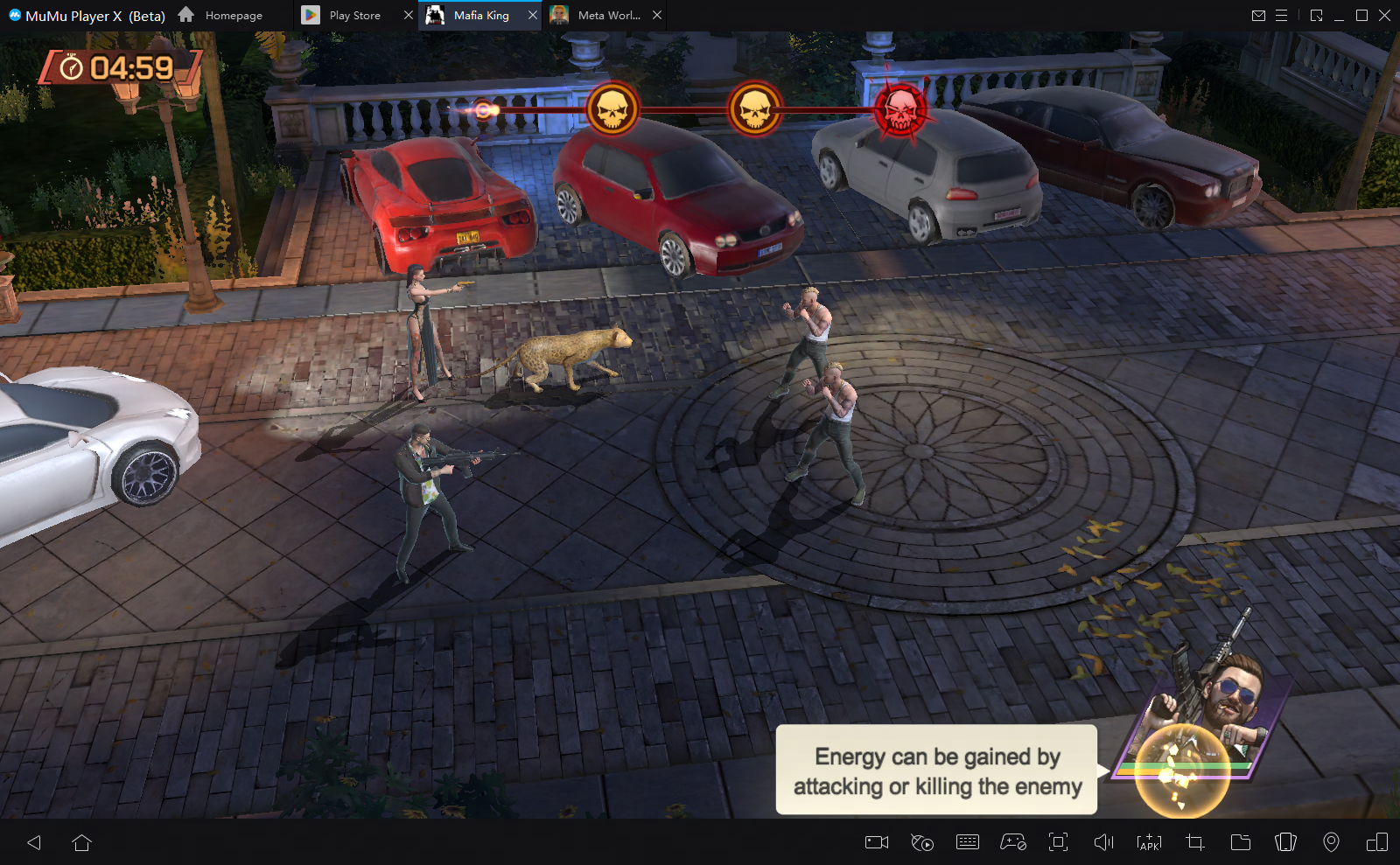
Task: Open the shared folder icon
Action: [x=1240, y=842]
